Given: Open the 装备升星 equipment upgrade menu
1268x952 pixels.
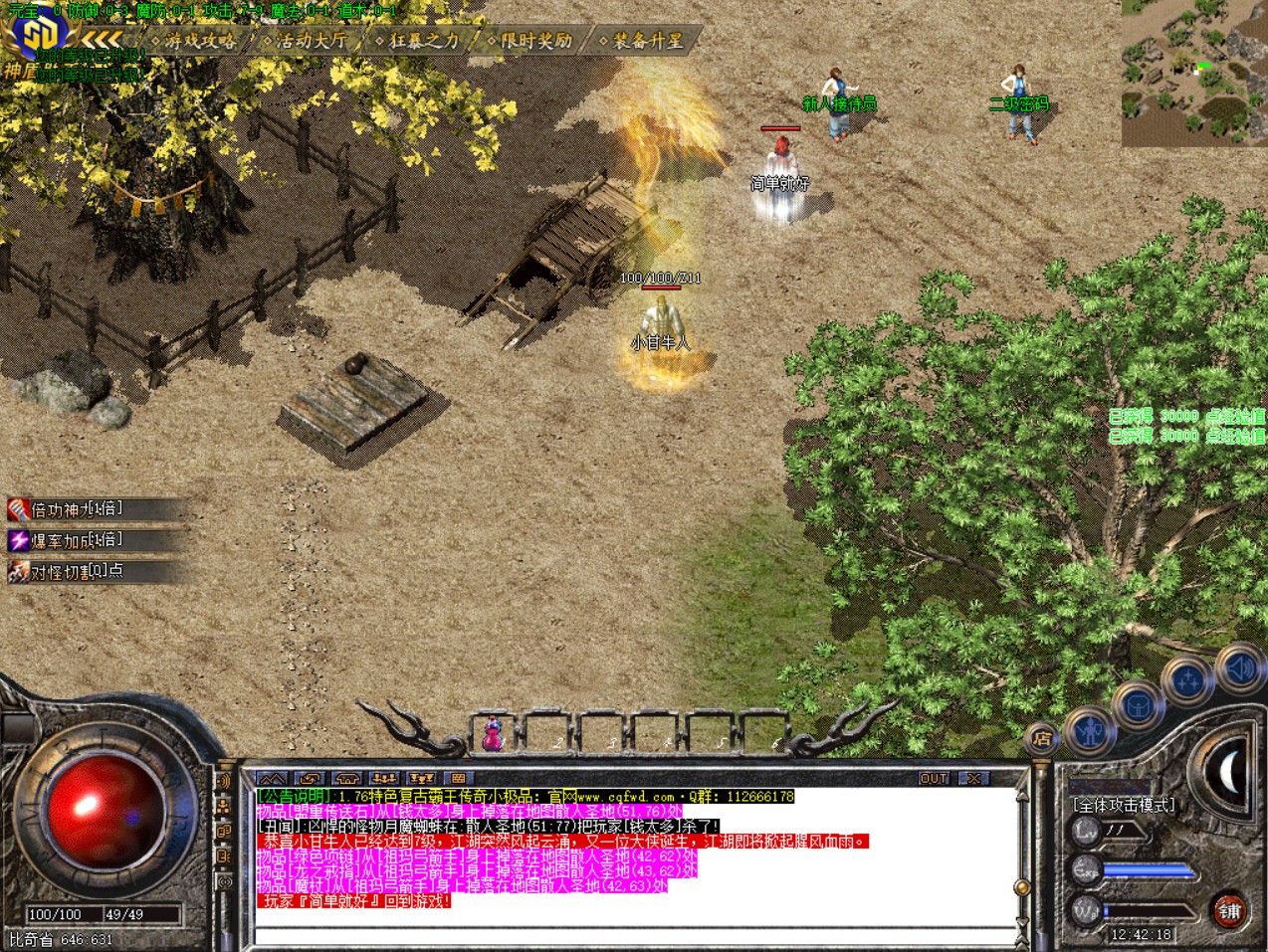Looking at the screenshot, I should [647, 41].
